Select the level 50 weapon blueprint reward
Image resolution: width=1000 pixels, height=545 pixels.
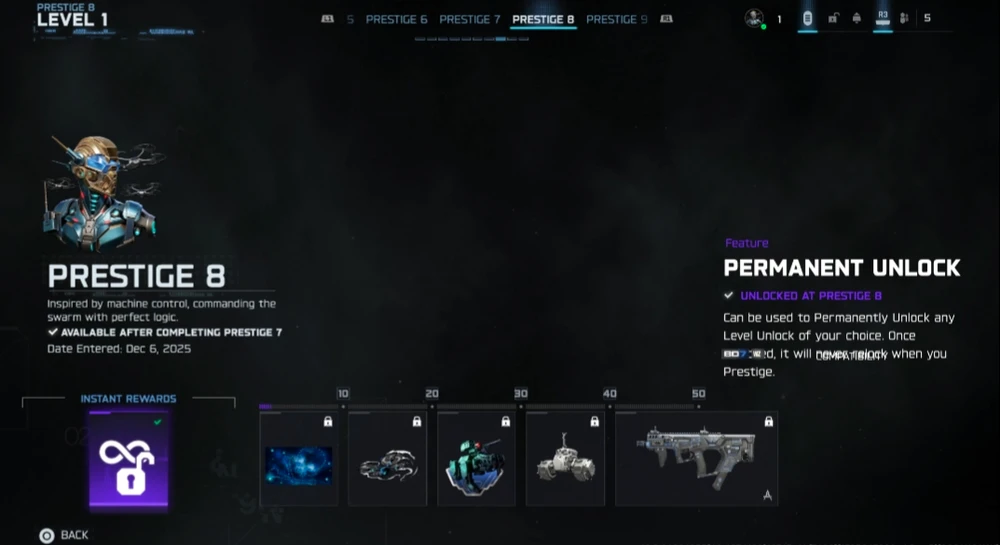tap(696, 460)
